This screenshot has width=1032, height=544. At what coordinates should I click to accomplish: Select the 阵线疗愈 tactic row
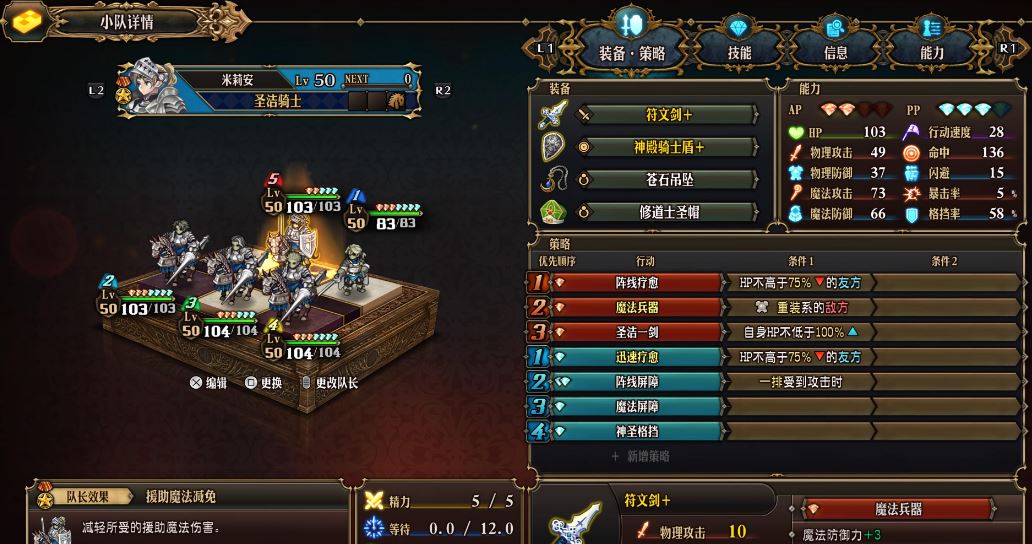636,283
